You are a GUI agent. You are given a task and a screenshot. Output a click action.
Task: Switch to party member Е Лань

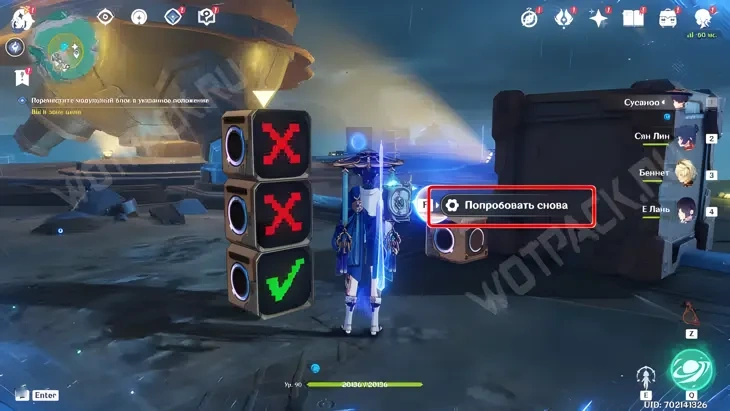685,210
